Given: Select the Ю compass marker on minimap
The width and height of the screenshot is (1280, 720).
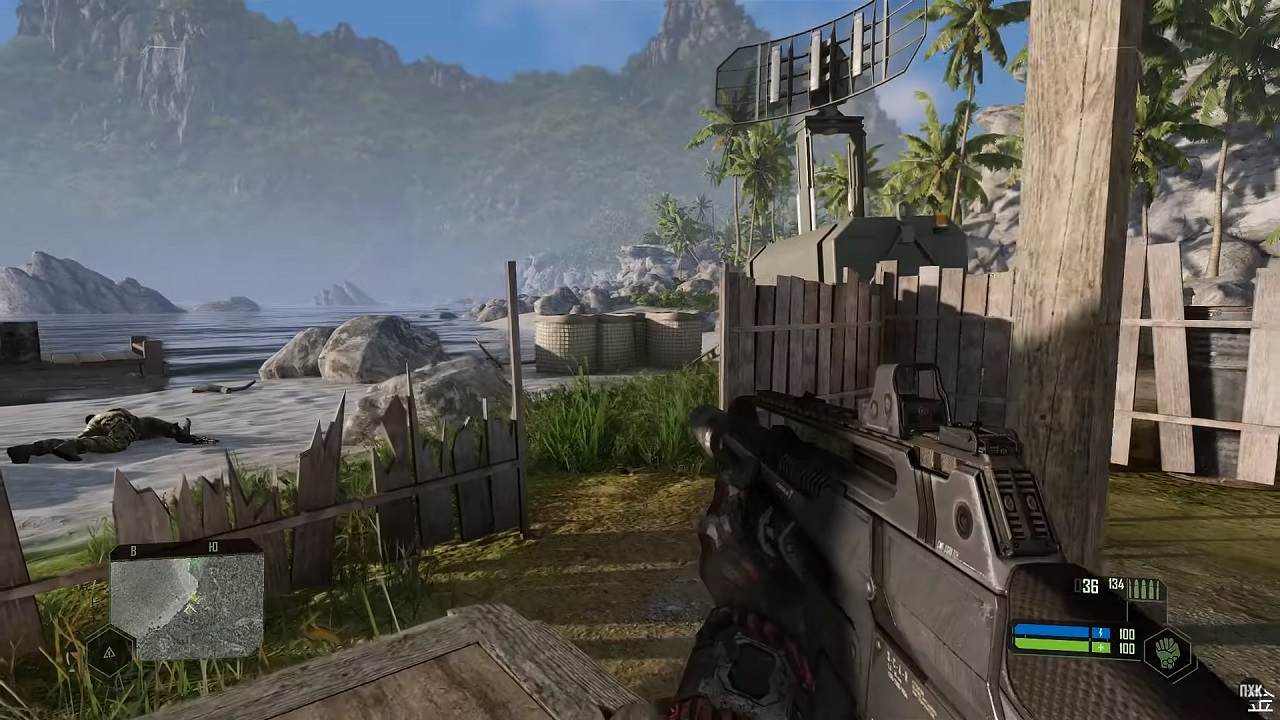Looking at the screenshot, I should point(214,546).
